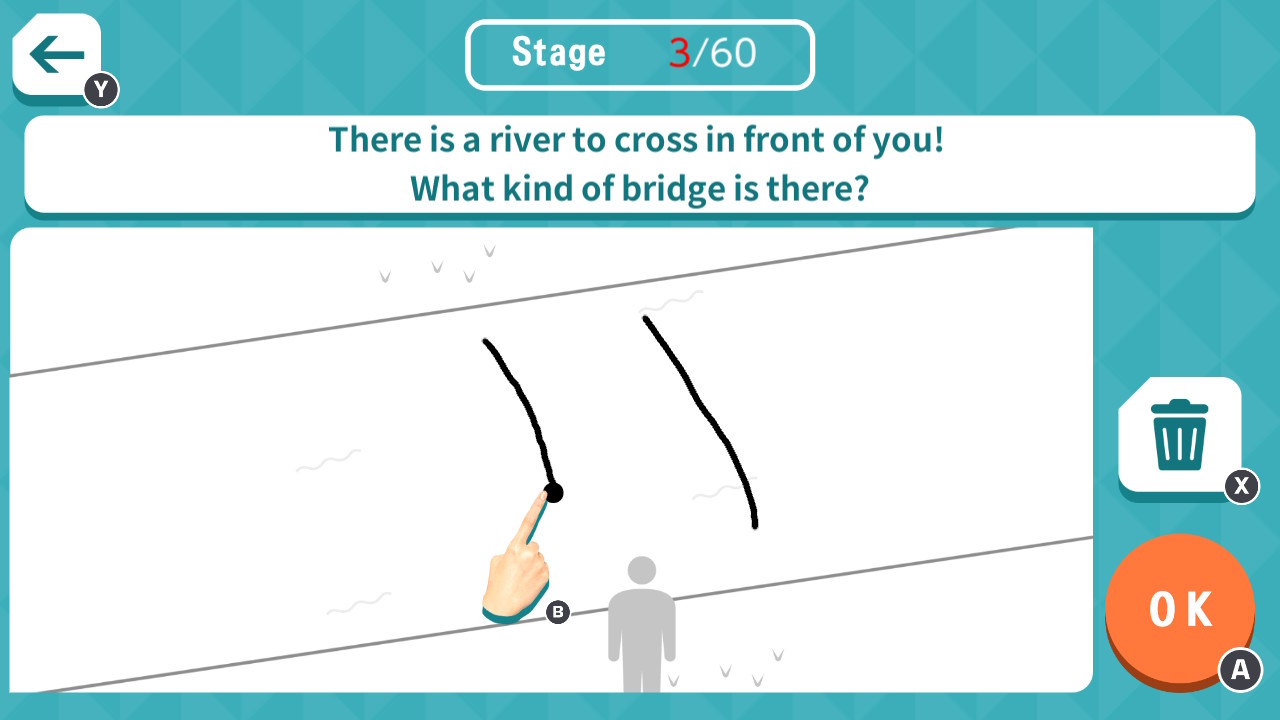Viewport: 1280px width, 720px height.
Task: Click the trash can to clear drawing
Action: [1180, 432]
